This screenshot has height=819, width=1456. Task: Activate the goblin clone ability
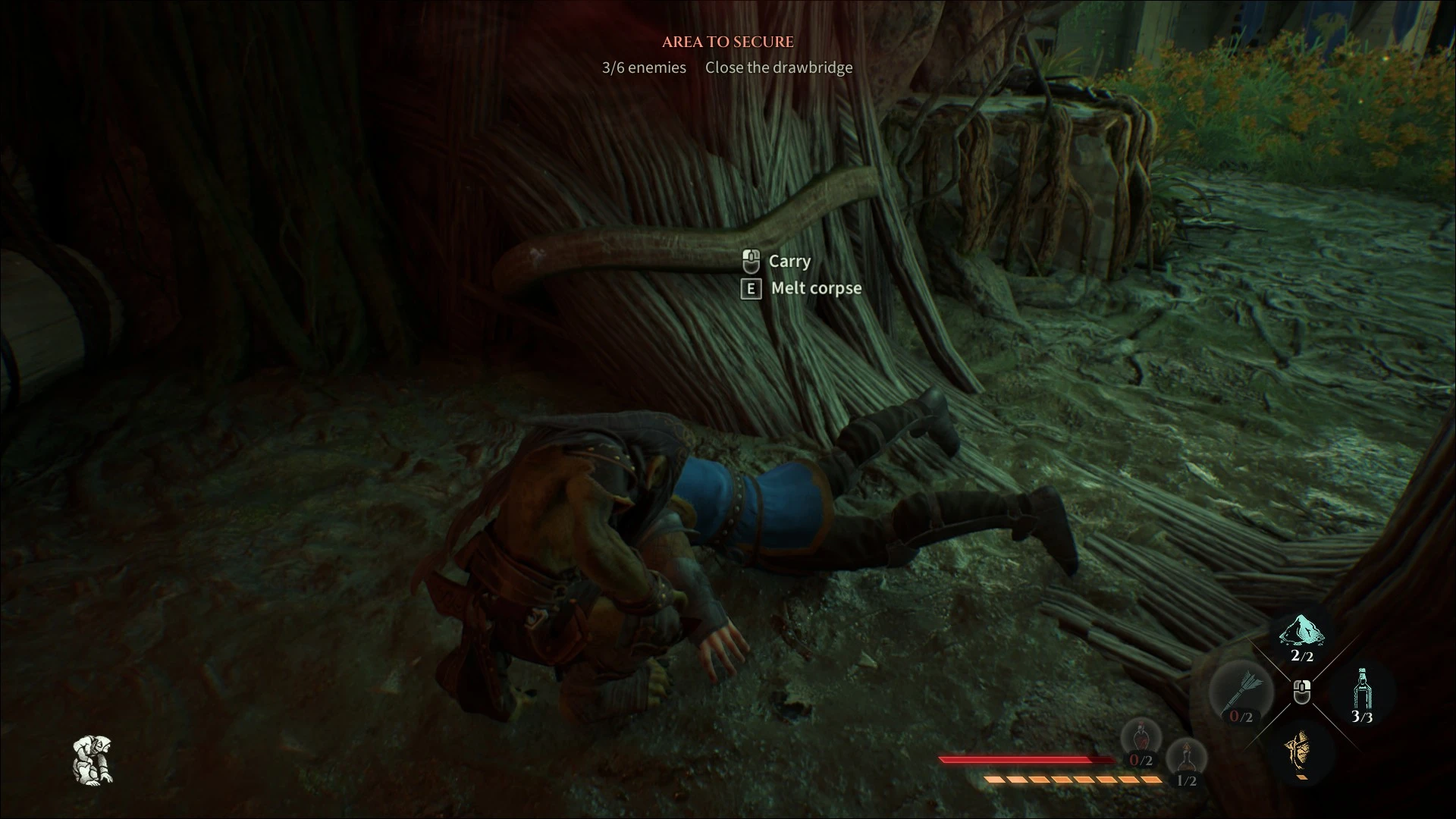(1300, 749)
